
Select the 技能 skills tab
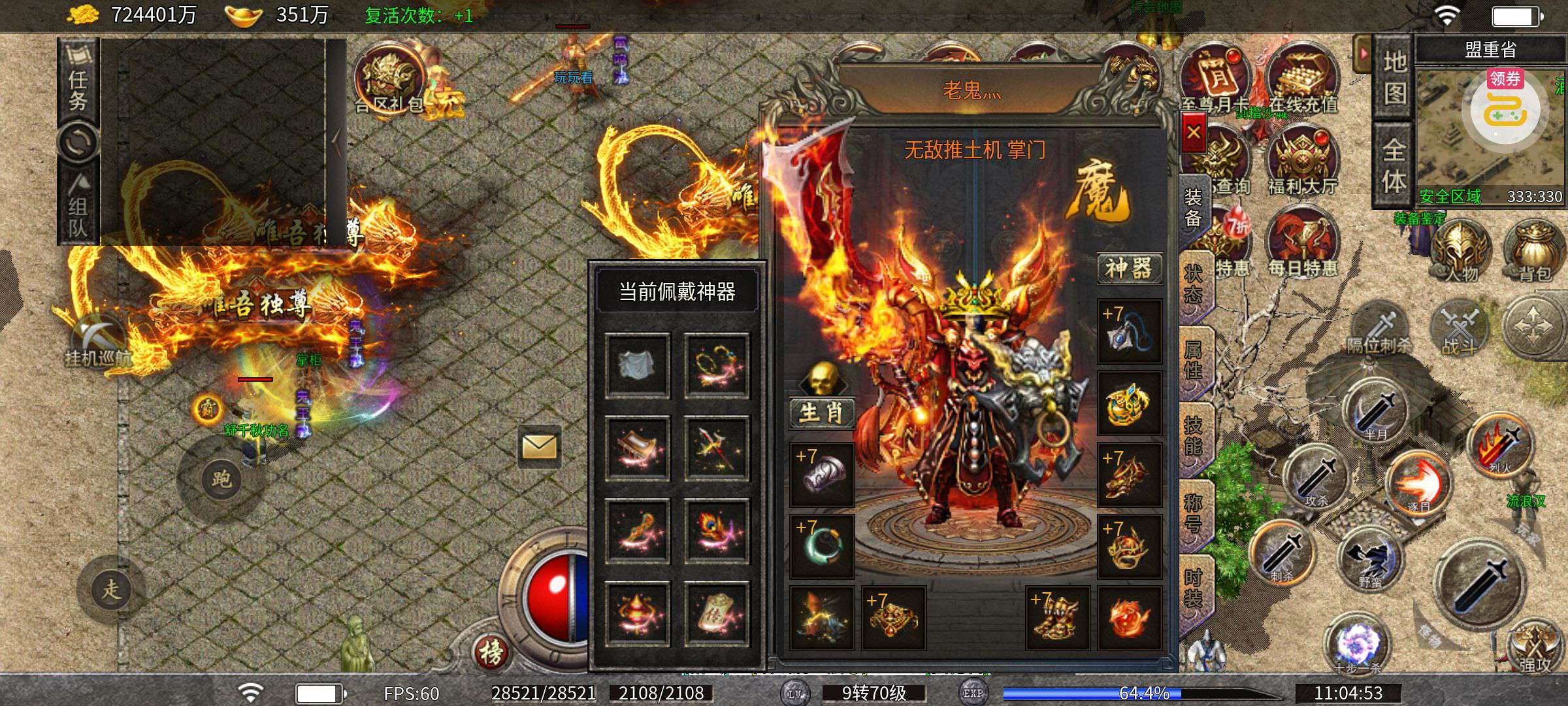pyautogui.click(x=1194, y=436)
